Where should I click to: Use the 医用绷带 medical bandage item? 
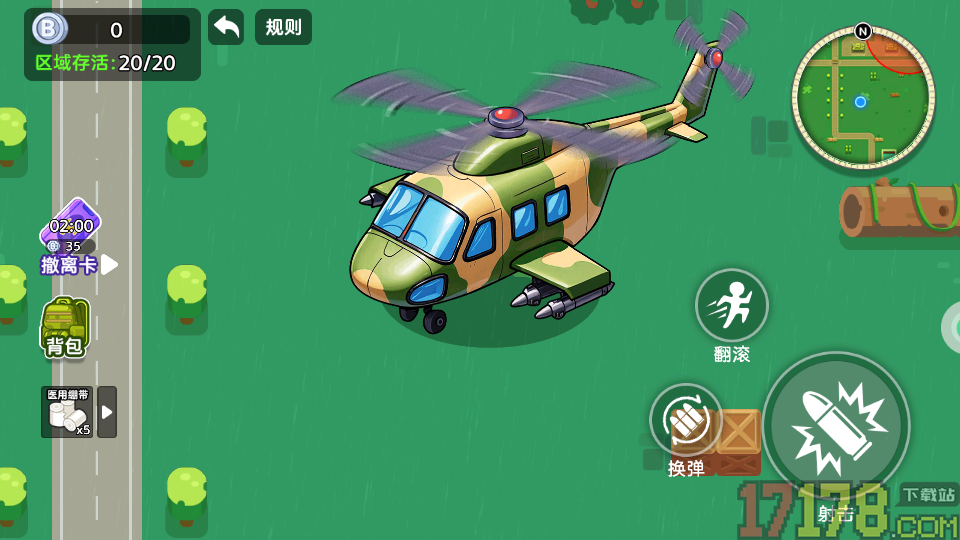tap(67, 412)
